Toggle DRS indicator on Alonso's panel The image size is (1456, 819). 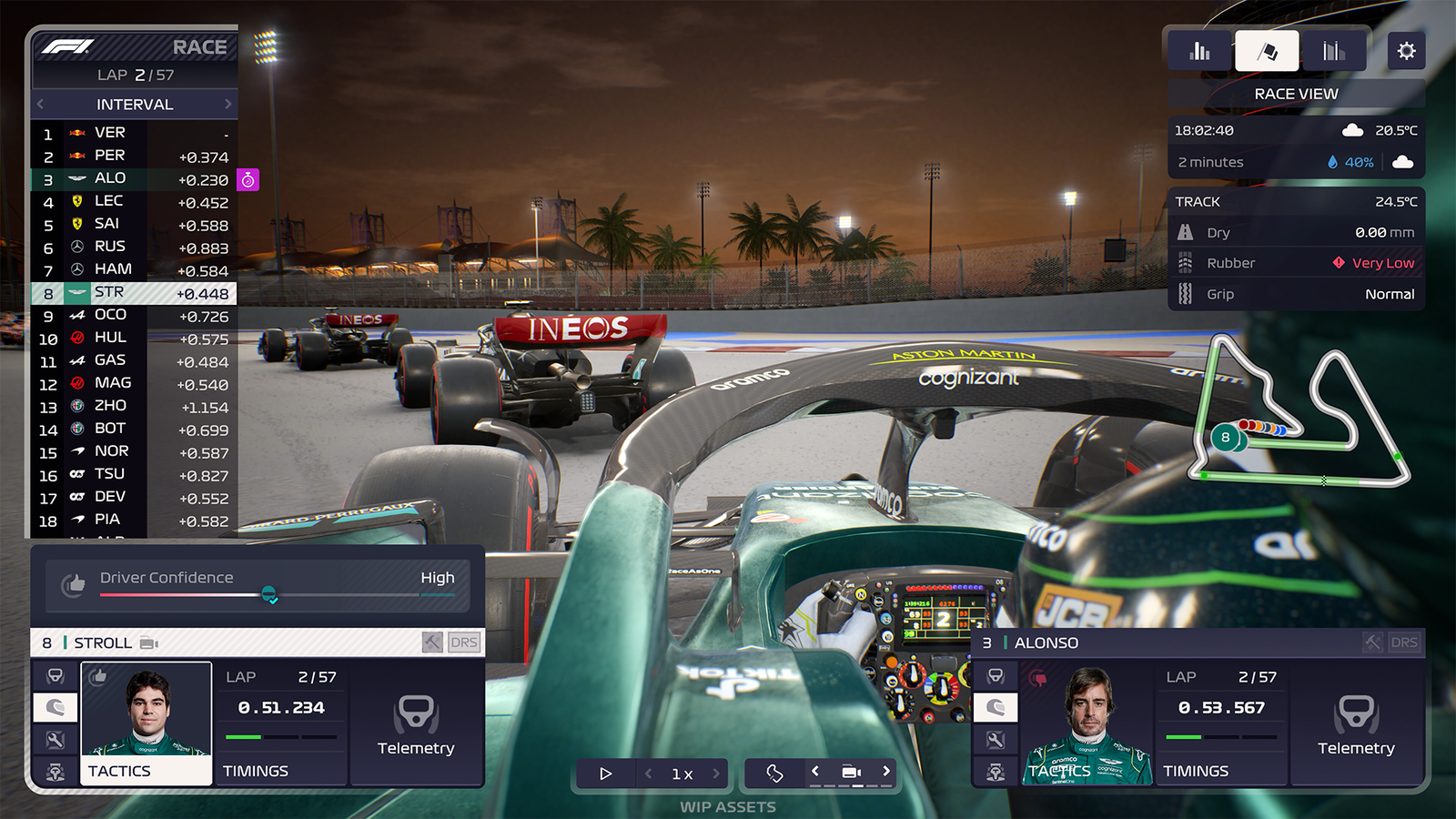(x=1404, y=642)
